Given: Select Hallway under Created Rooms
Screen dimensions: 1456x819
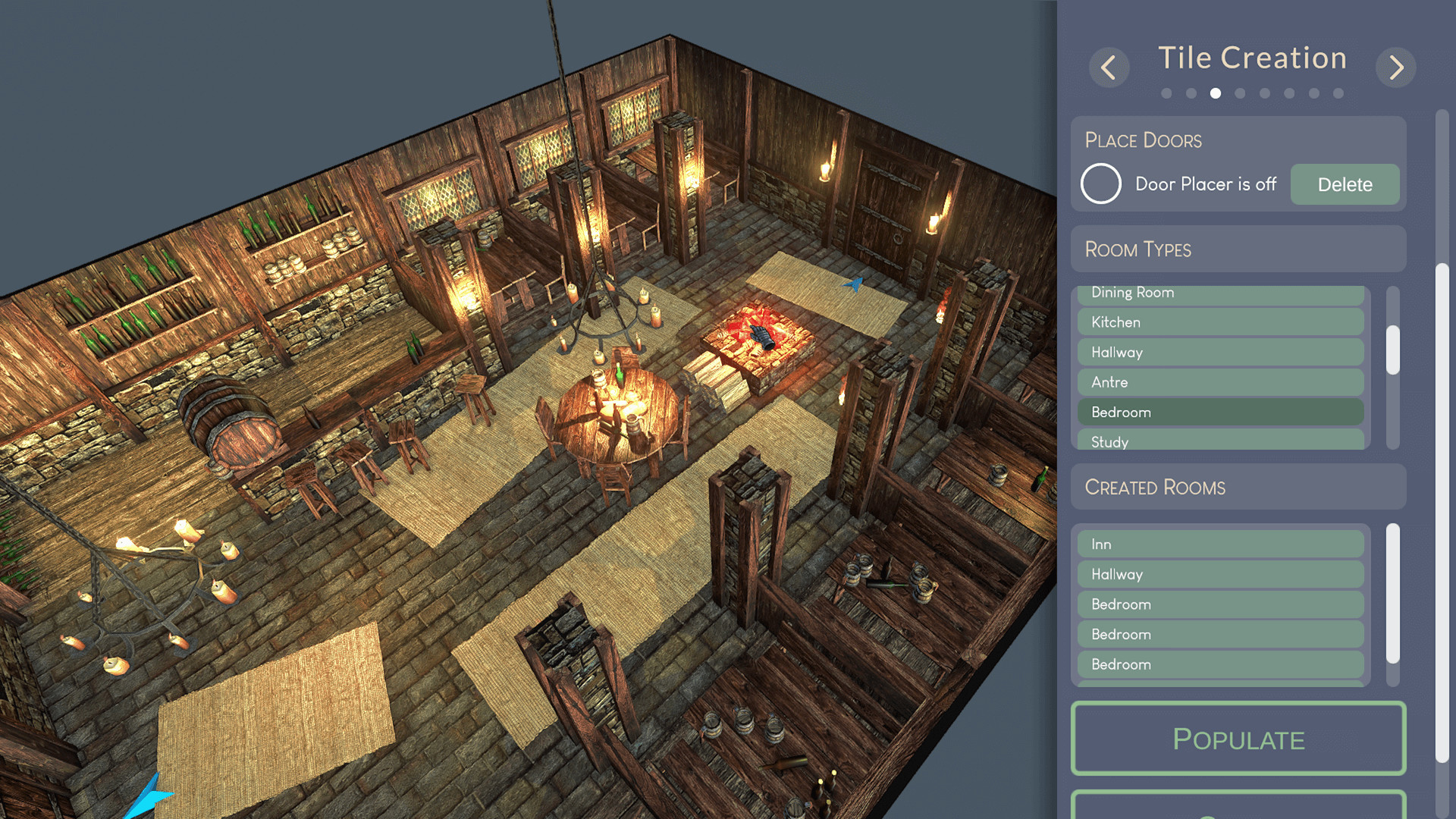Looking at the screenshot, I should [1219, 573].
